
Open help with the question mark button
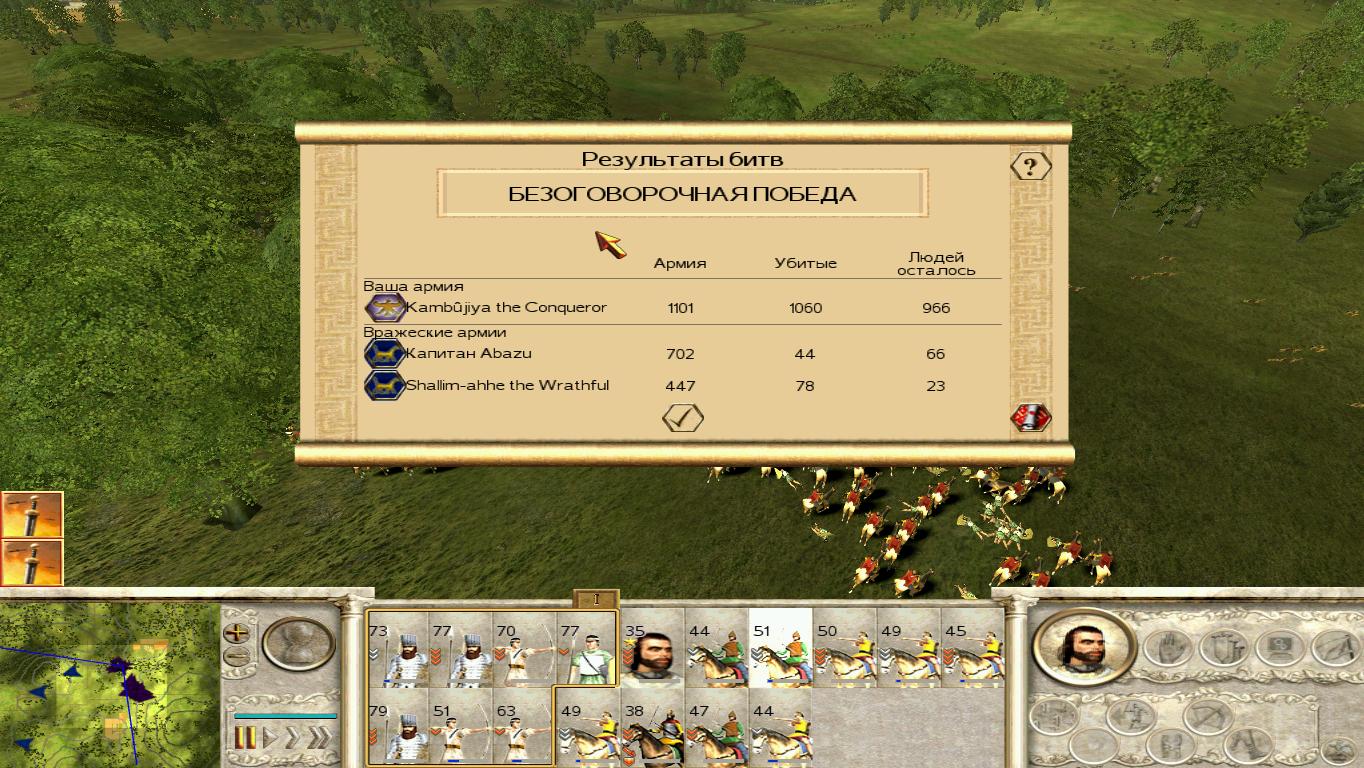(1030, 166)
